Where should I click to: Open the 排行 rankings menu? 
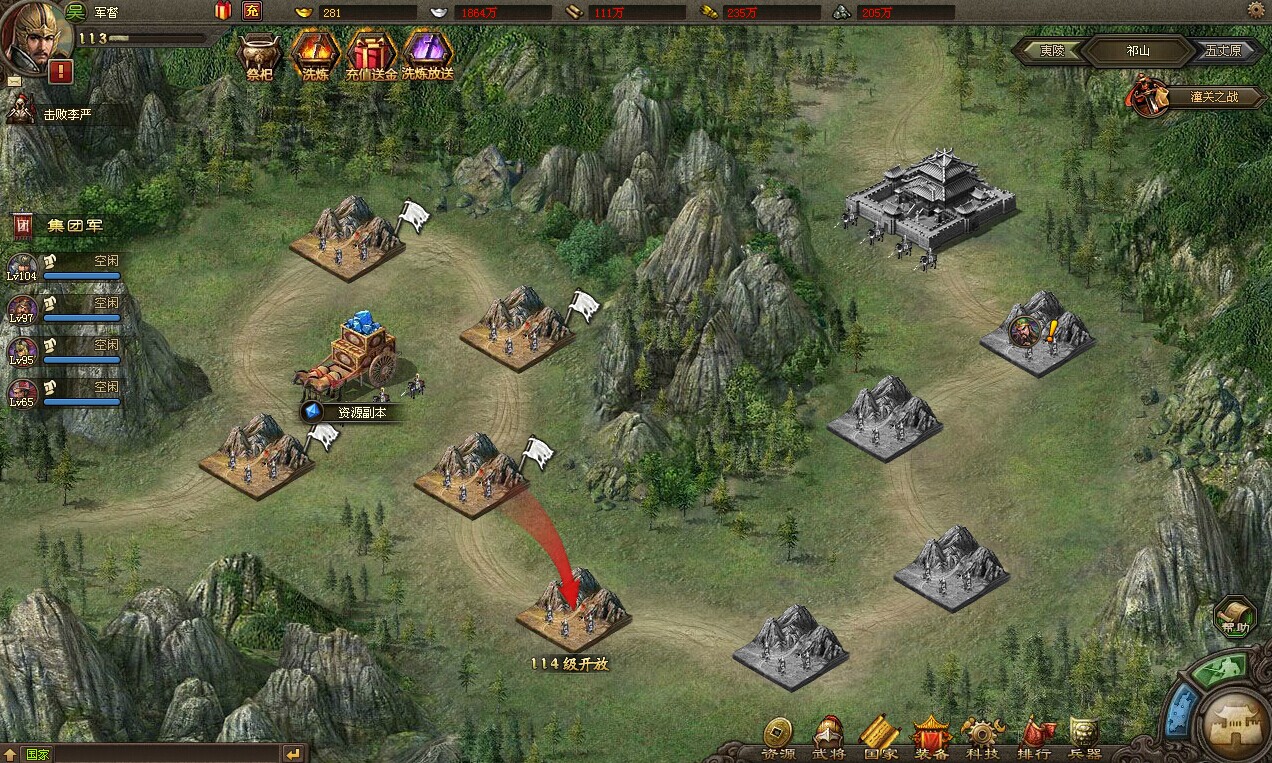point(1034,738)
